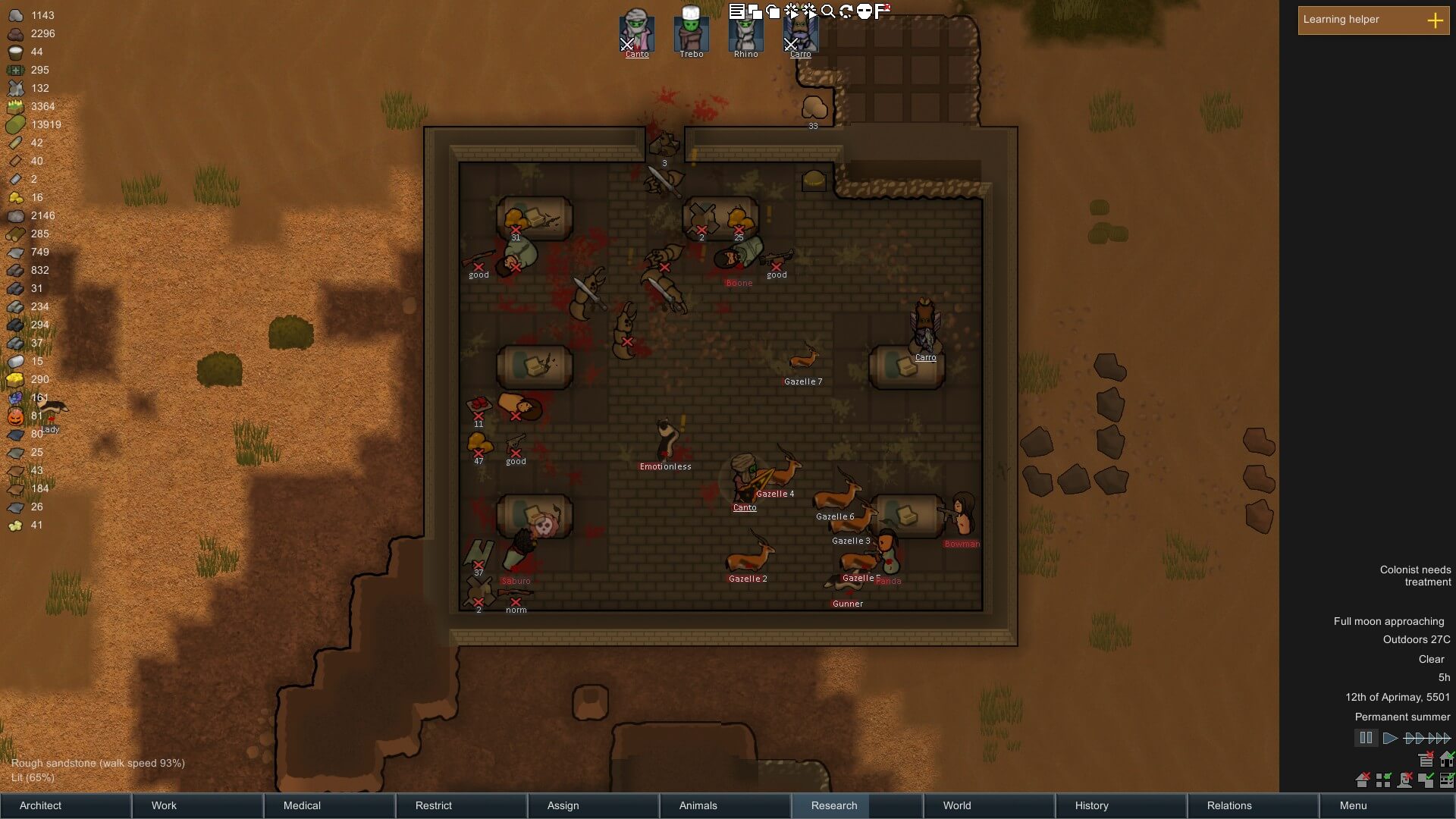
Task: Open the 'Colonist needs treatment' alert
Action: coord(1415,576)
